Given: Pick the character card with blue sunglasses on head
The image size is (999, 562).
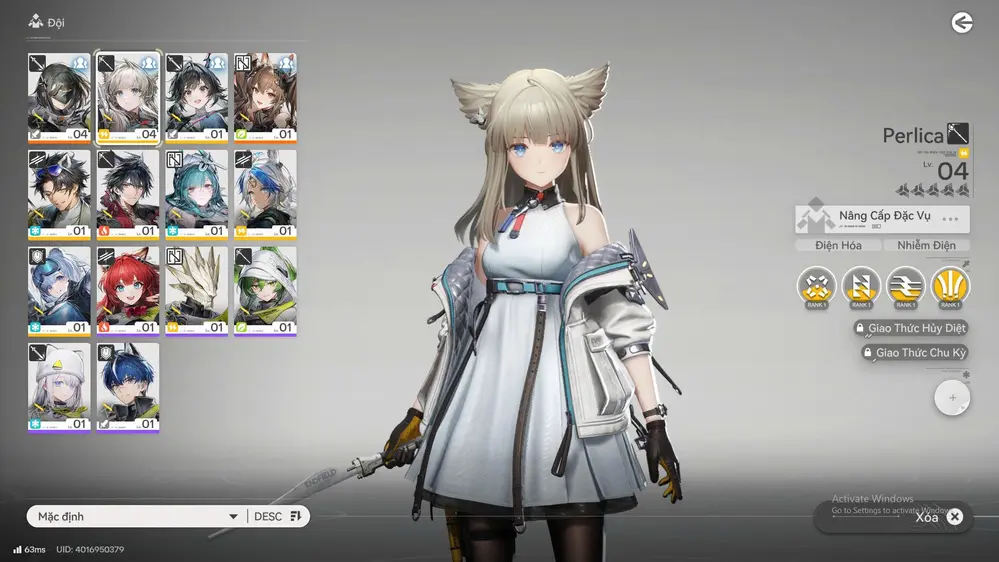Looking at the screenshot, I should (59, 195).
